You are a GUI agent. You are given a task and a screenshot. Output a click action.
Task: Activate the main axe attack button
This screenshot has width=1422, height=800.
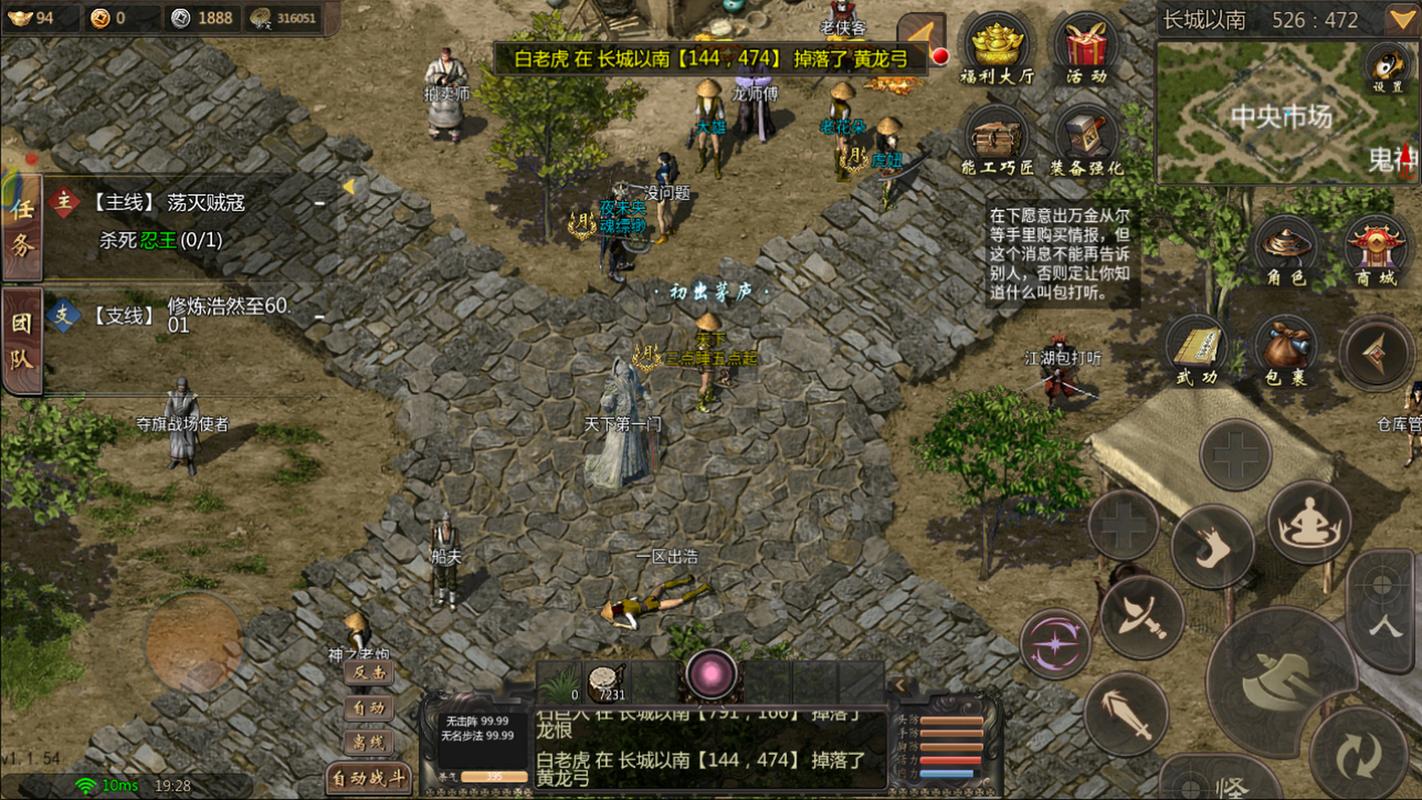click(1281, 682)
